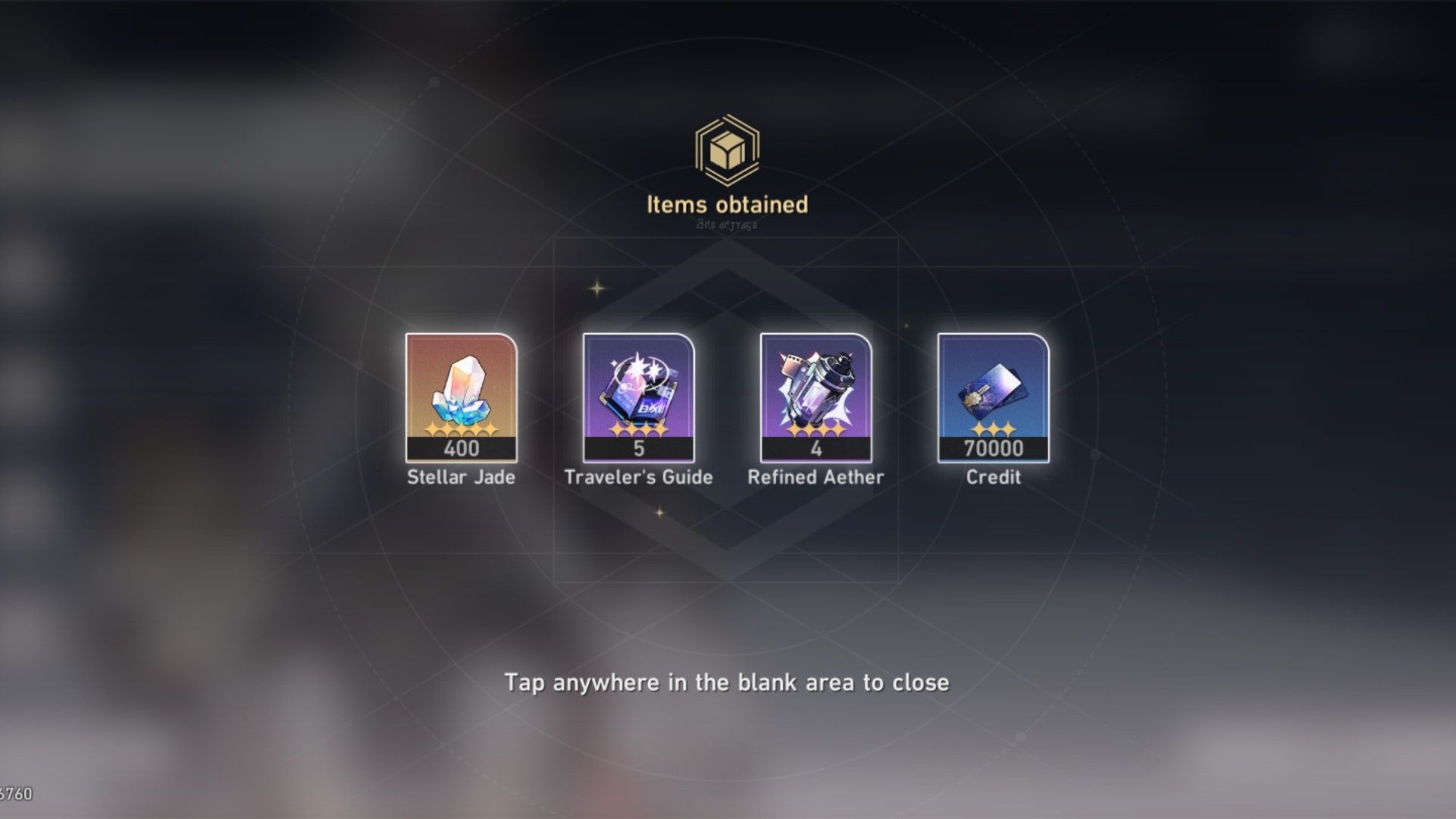Screen dimensions: 1456x819
Task: Click the Items obtained cube icon
Action: pos(727,149)
